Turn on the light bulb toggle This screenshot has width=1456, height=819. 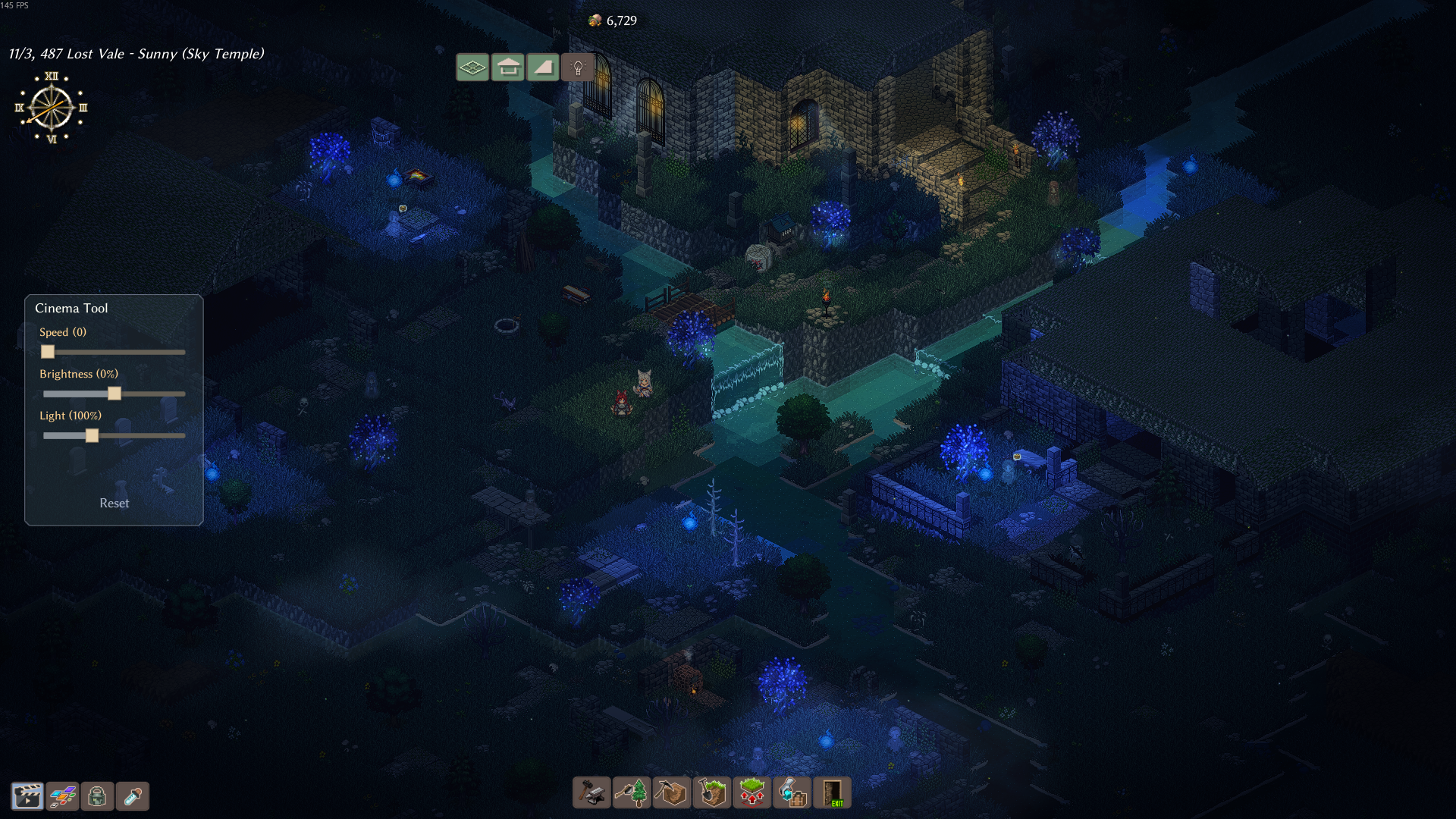[x=578, y=67]
